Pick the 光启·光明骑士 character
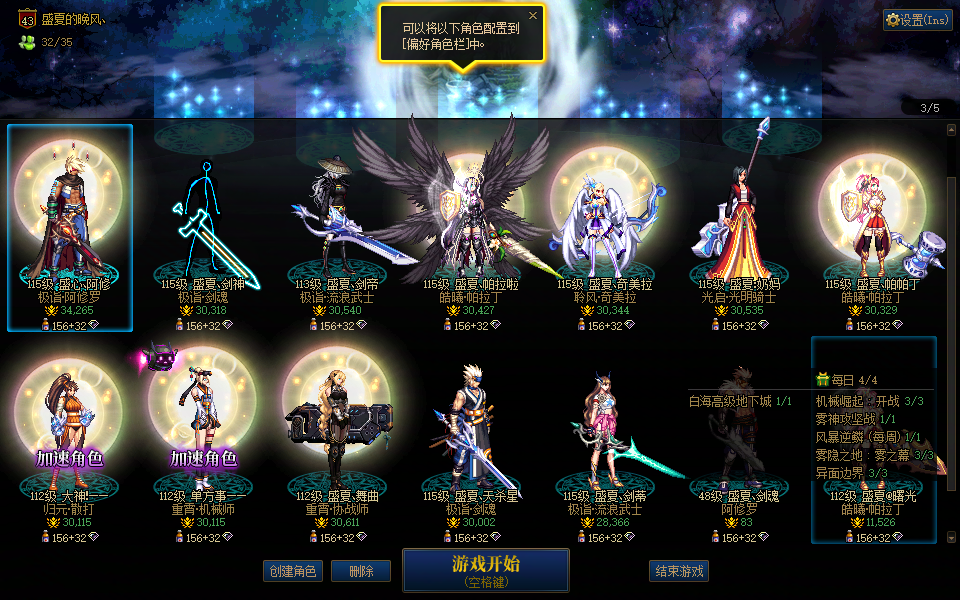Screen dimensions: 960x600 [739, 230]
